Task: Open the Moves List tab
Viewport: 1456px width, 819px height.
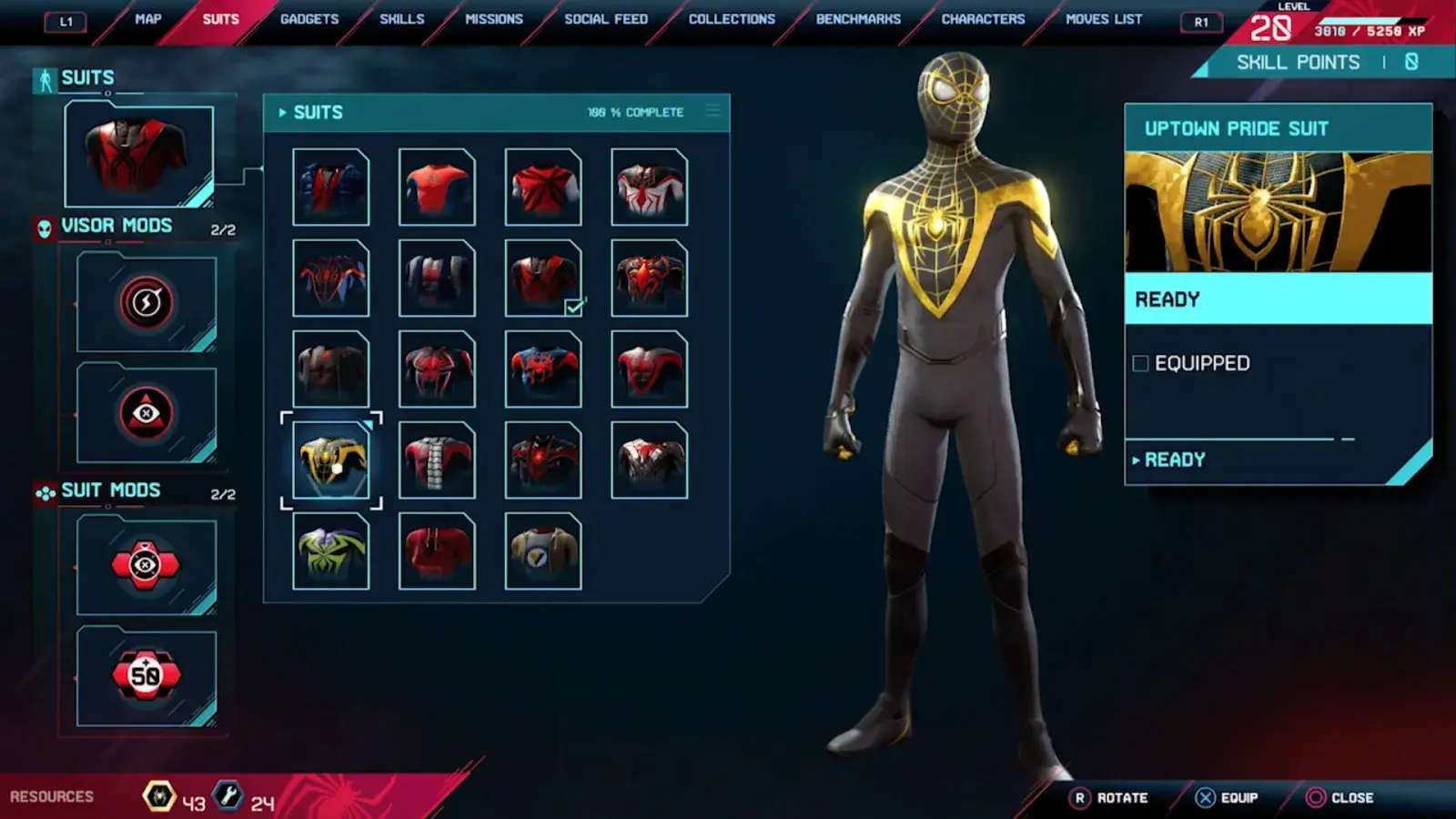Action: click(x=1104, y=19)
